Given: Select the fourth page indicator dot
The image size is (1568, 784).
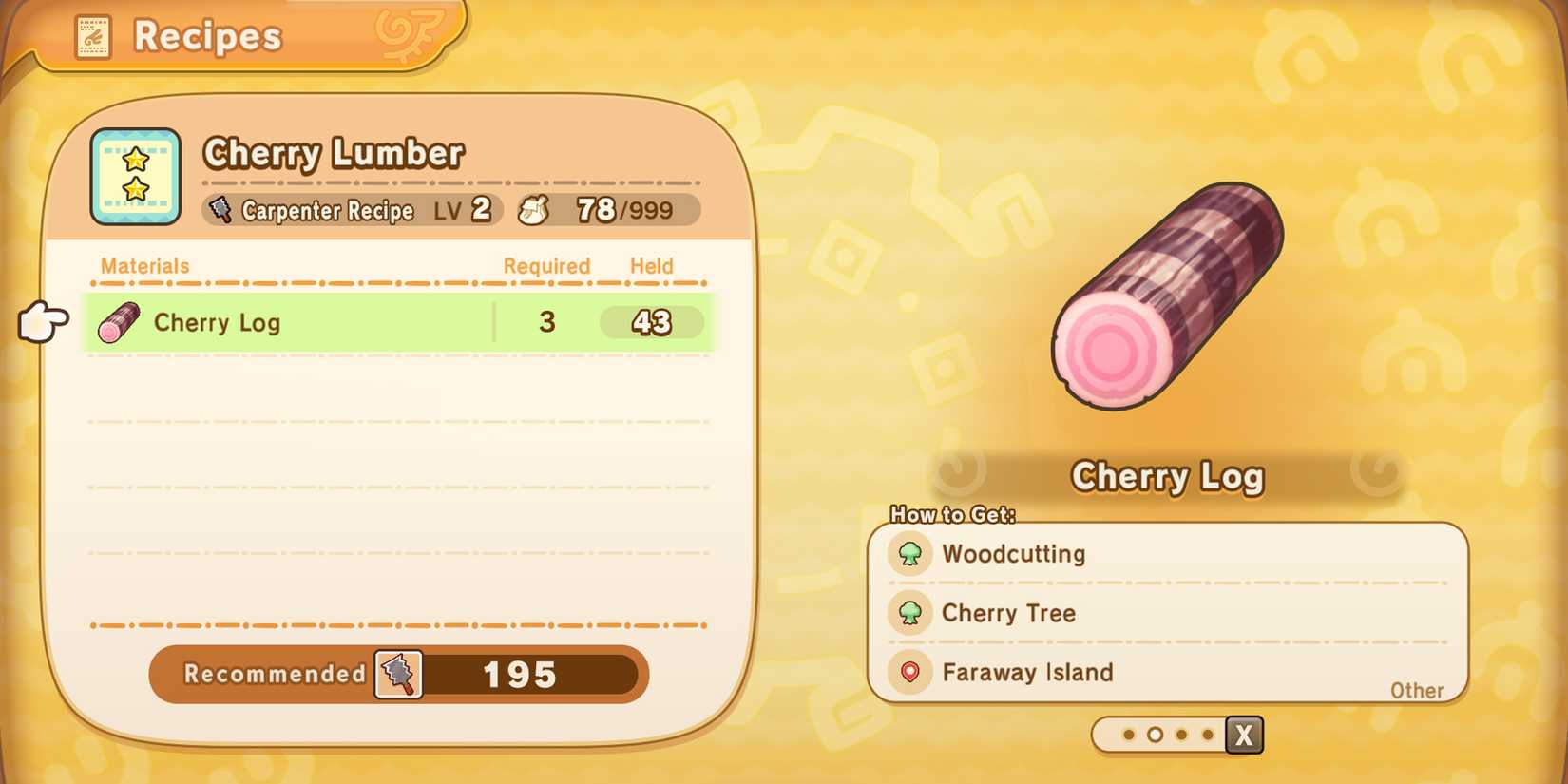Looking at the screenshot, I should coord(1207,735).
